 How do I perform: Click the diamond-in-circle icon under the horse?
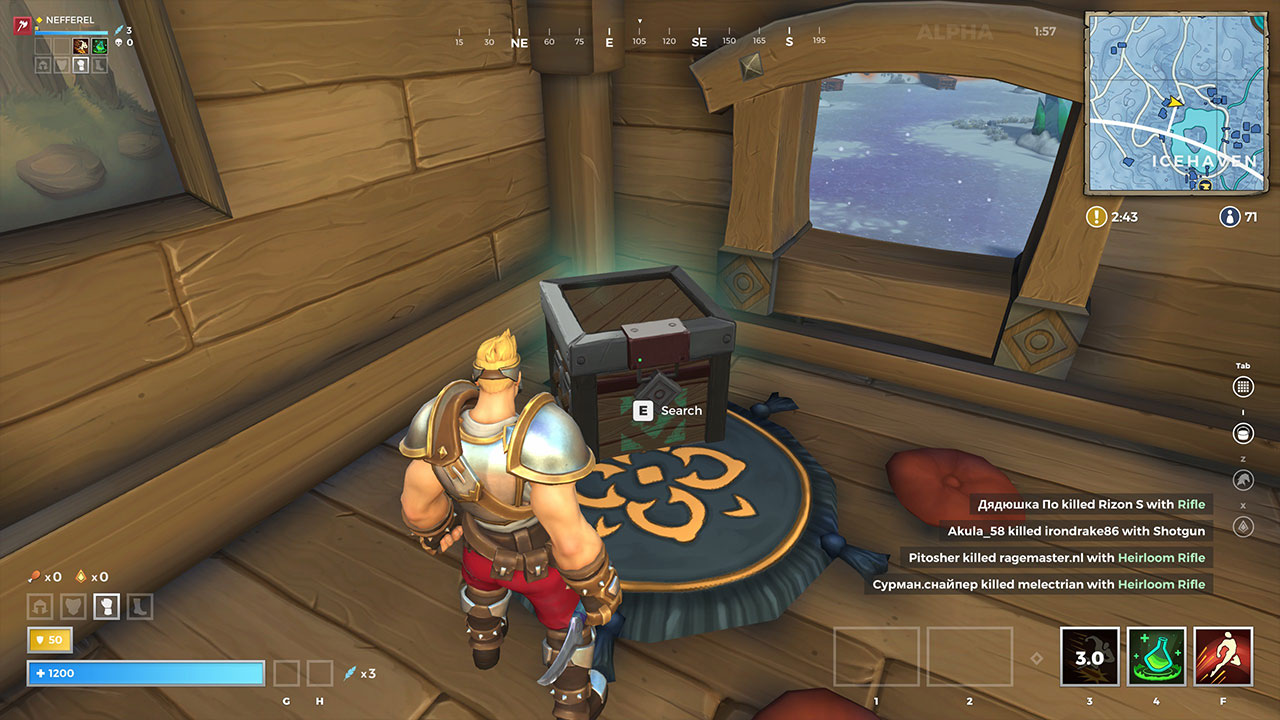pos(1243,526)
